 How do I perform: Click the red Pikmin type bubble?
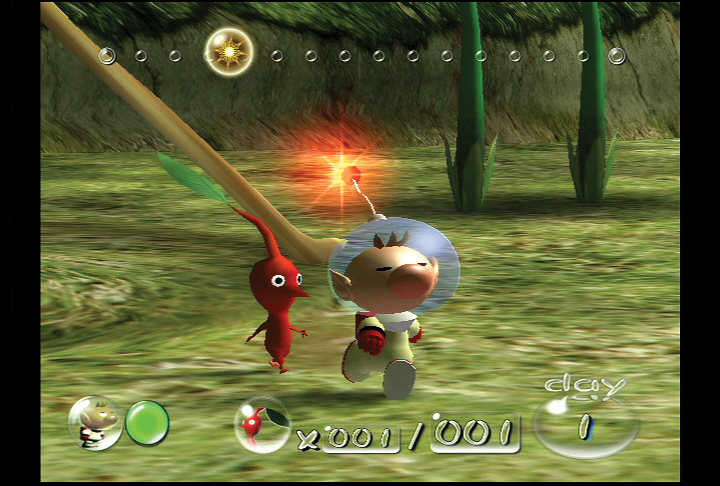tap(262, 425)
